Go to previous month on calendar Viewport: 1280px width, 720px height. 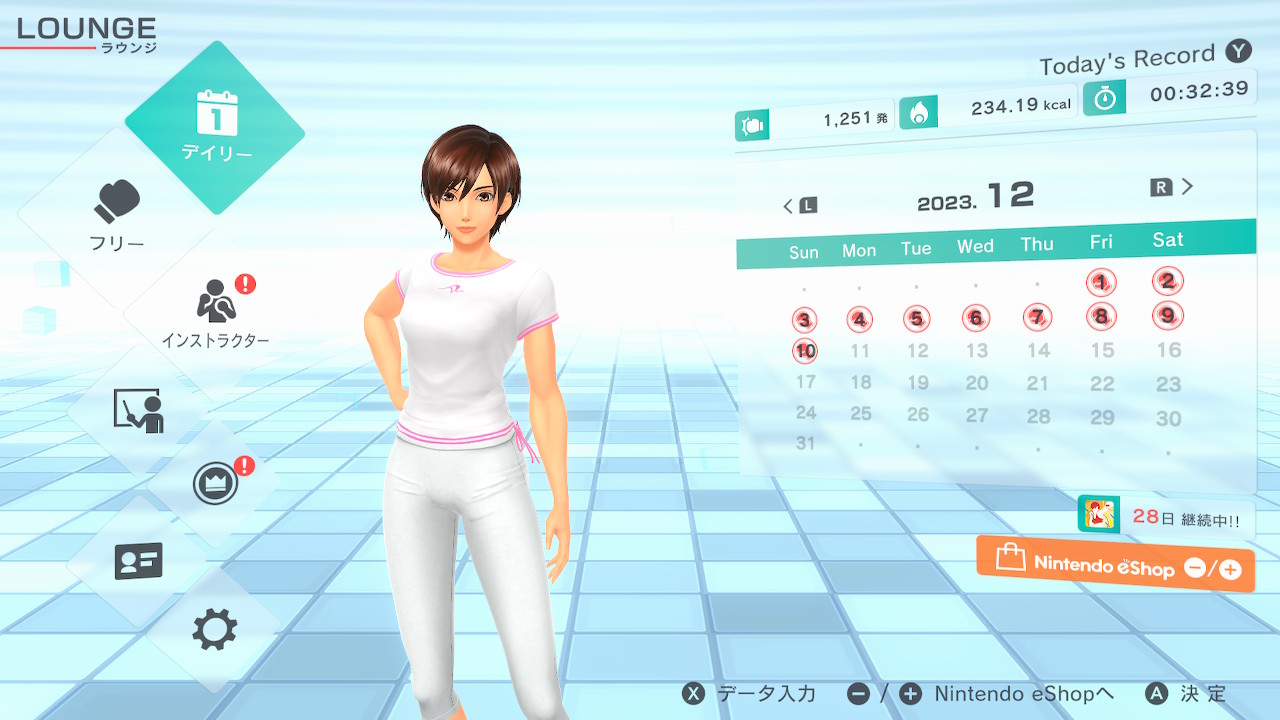pos(799,206)
